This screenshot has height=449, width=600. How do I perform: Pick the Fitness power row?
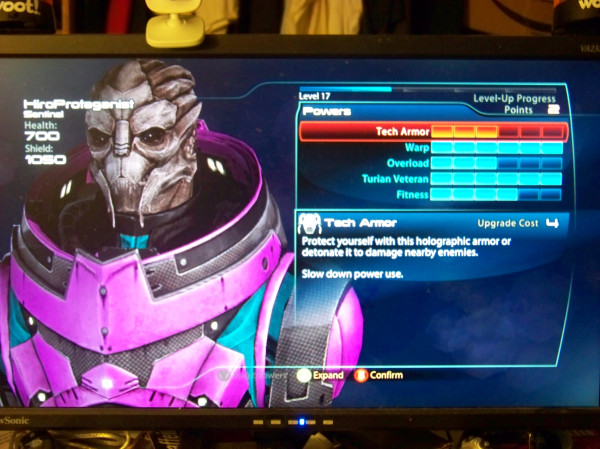click(433, 194)
